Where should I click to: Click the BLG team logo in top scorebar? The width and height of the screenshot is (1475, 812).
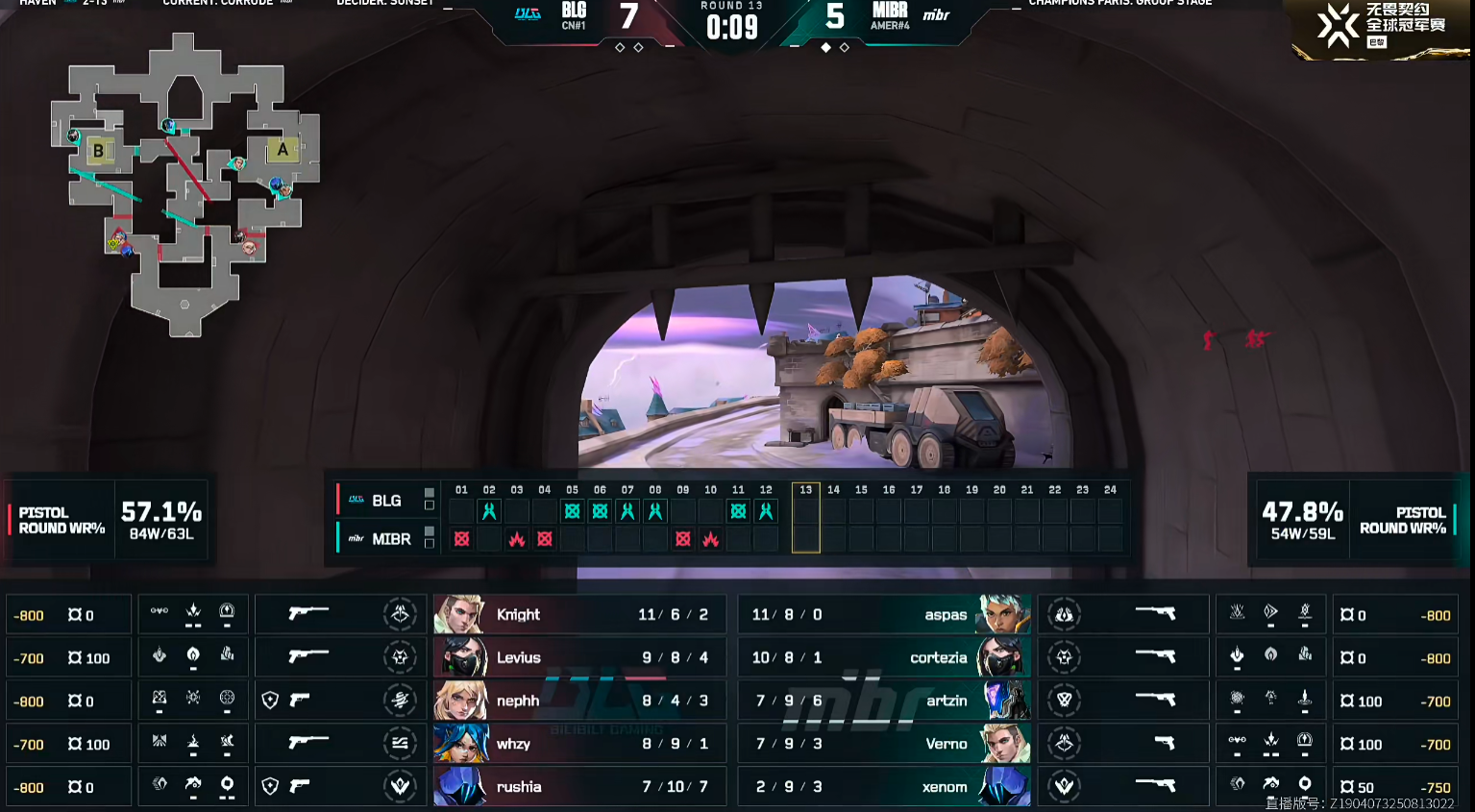pos(528,14)
